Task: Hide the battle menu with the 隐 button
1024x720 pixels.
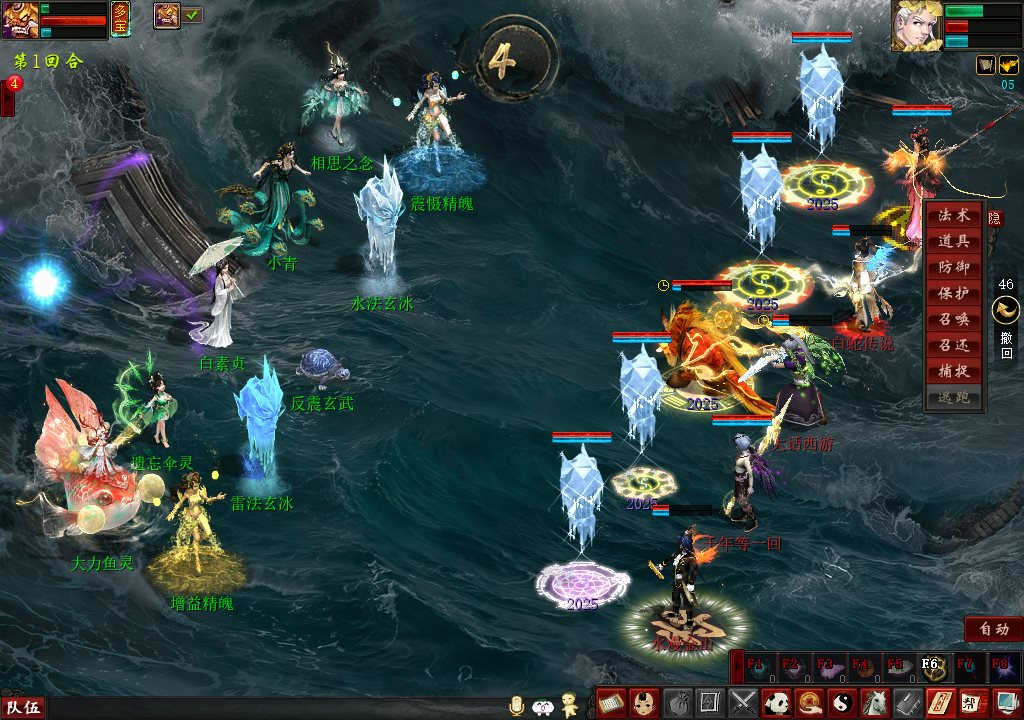Action: pyautogui.click(x=995, y=217)
